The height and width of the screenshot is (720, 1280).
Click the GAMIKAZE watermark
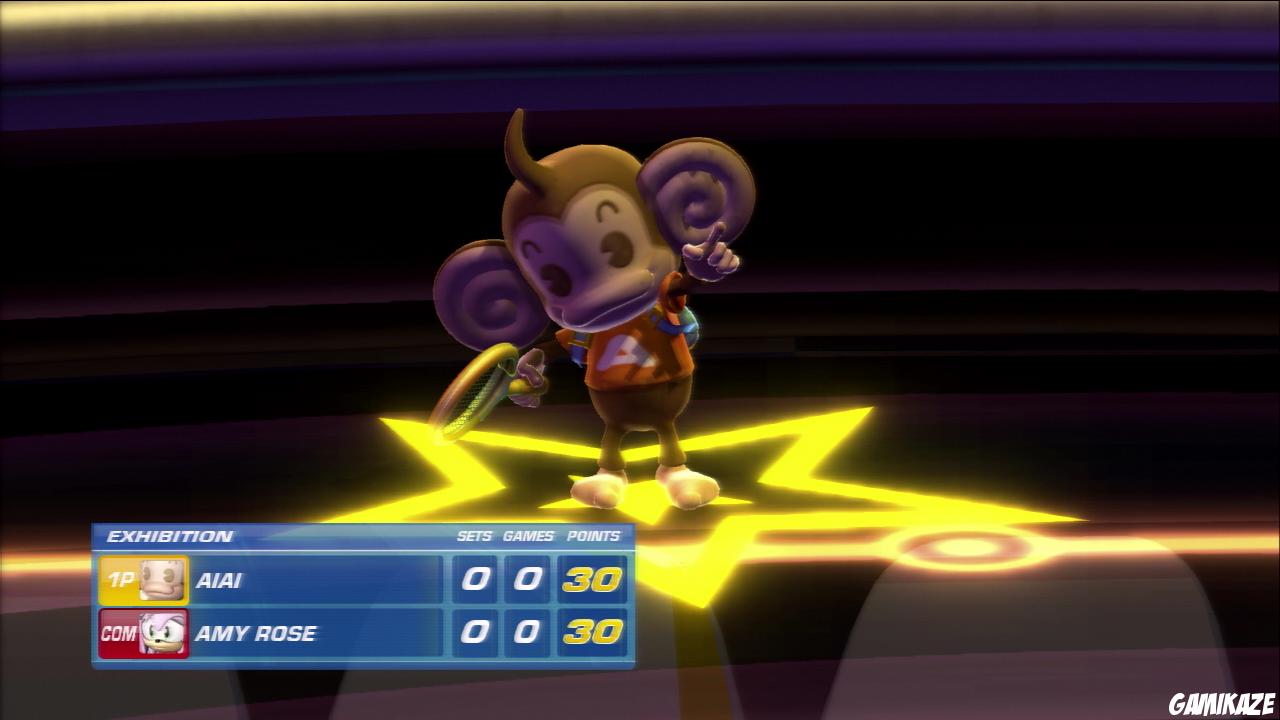click(1219, 701)
